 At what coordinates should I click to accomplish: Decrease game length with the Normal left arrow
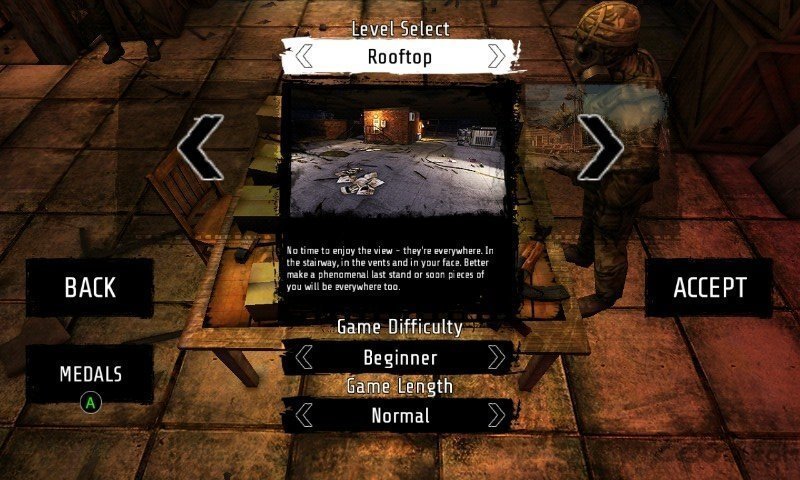[304, 415]
